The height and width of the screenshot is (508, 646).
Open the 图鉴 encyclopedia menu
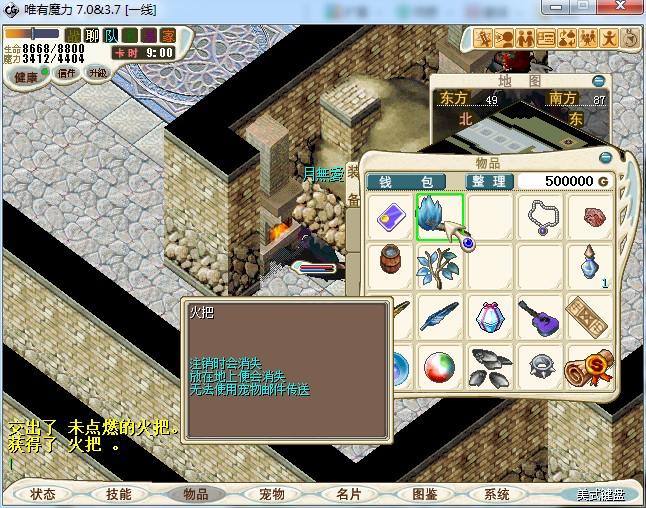pos(424,494)
